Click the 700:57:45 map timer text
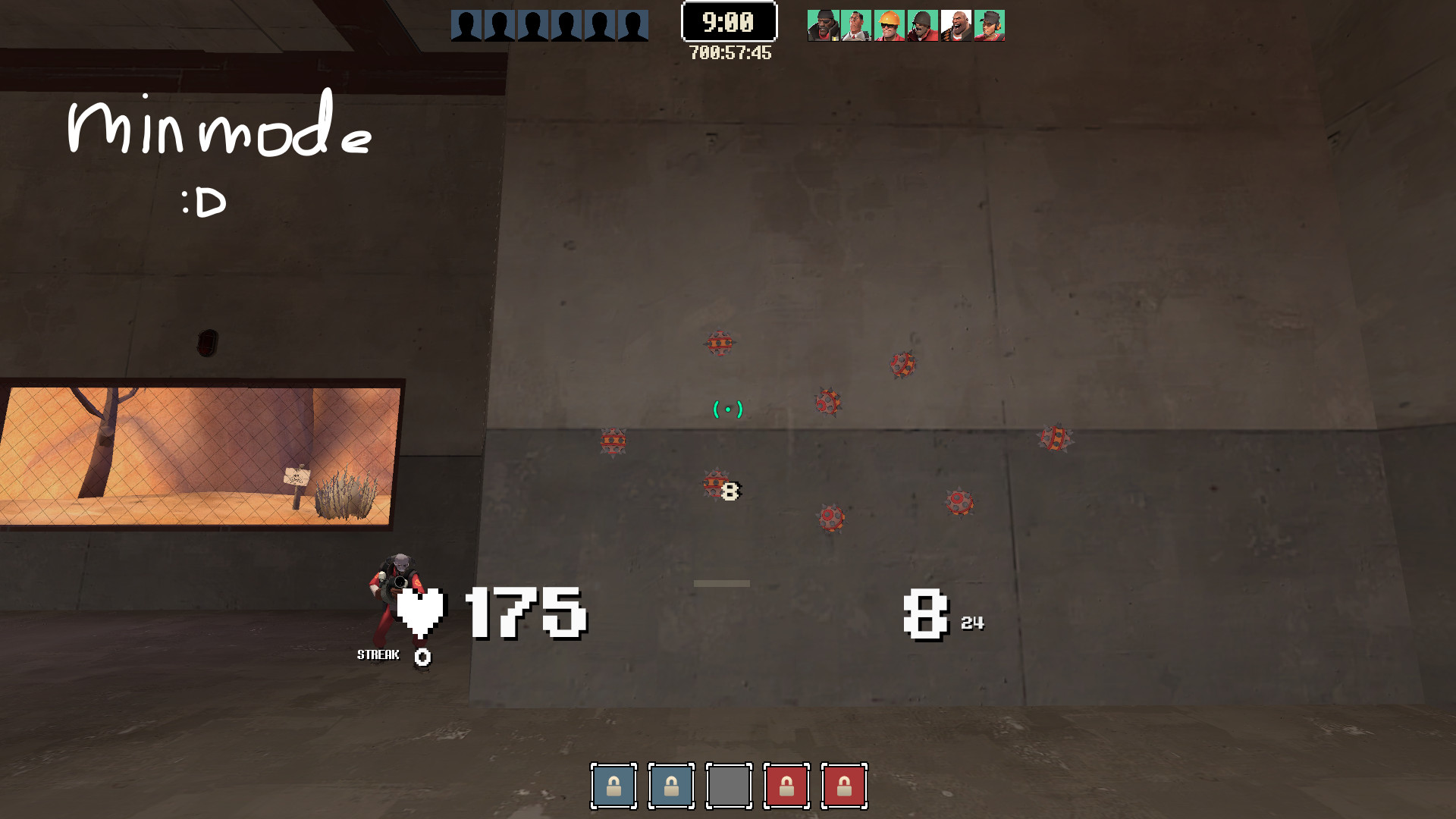Image resolution: width=1456 pixels, height=819 pixels. tap(729, 52)
